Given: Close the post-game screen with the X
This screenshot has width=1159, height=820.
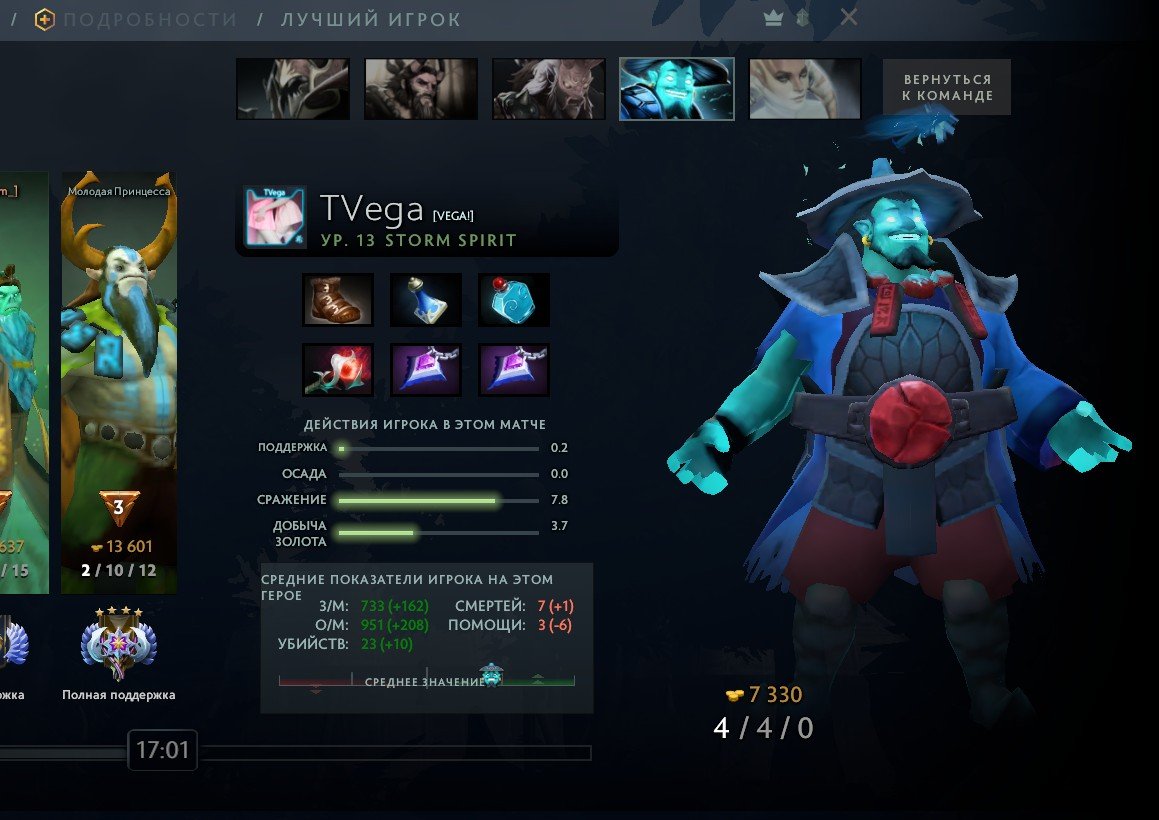Looking at the screenshot, I should click(x=849, y=18).
